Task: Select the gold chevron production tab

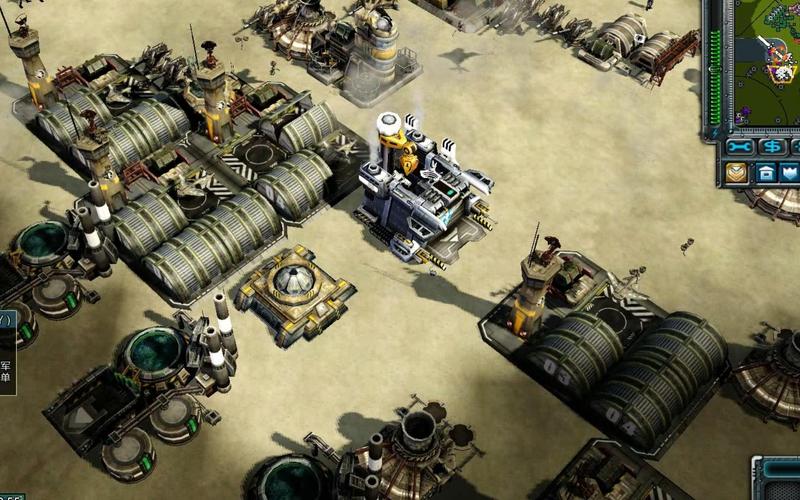Action: 738,172
